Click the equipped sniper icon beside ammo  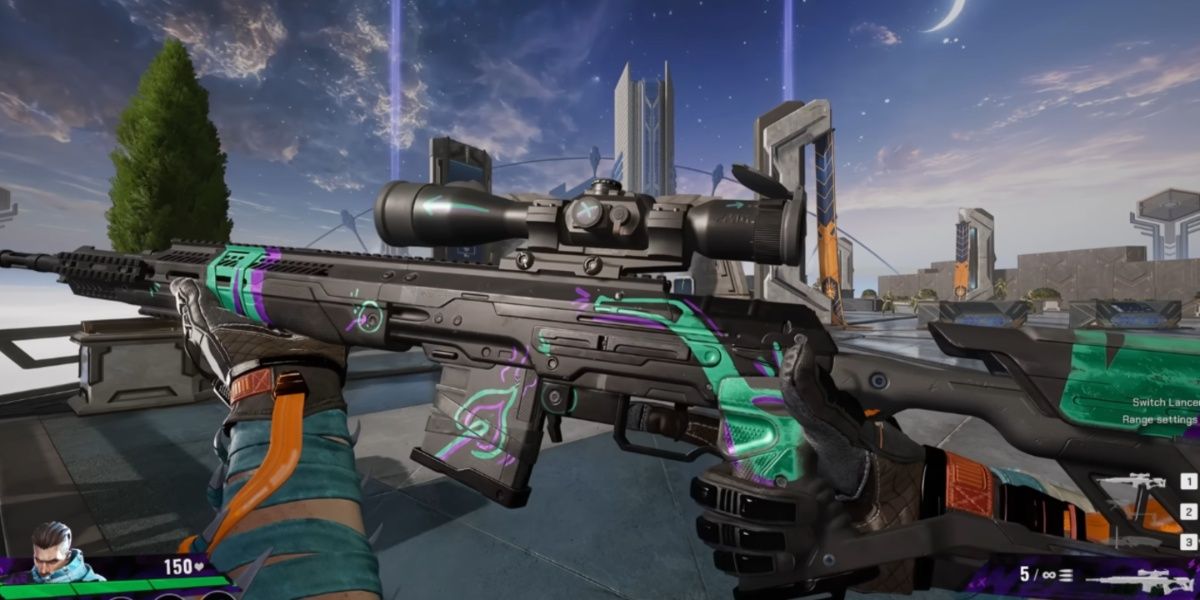coord(1136,579)
